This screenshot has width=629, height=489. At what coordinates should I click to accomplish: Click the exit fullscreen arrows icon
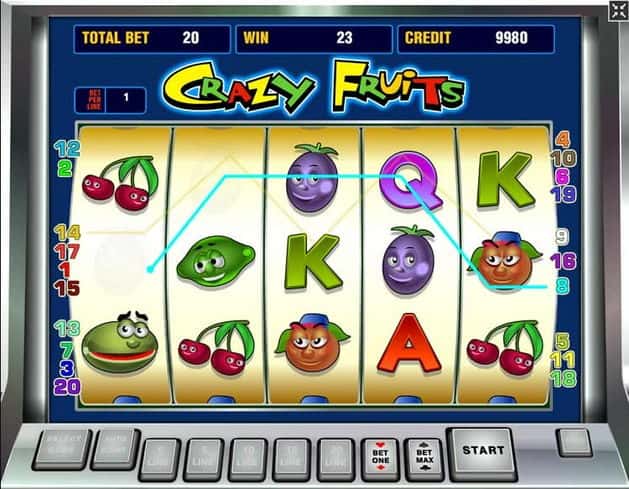point(617,11)
